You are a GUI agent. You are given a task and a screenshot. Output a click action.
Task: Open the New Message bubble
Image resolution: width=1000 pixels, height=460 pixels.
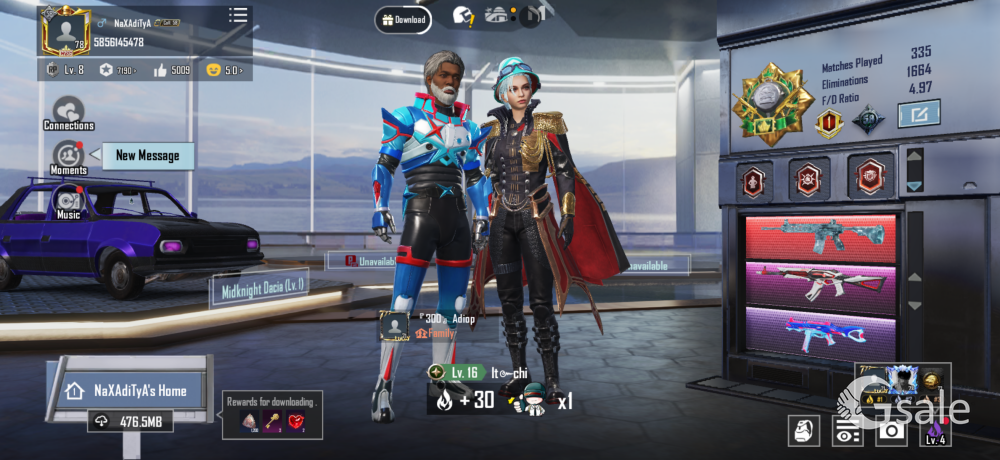pos(146,155)
